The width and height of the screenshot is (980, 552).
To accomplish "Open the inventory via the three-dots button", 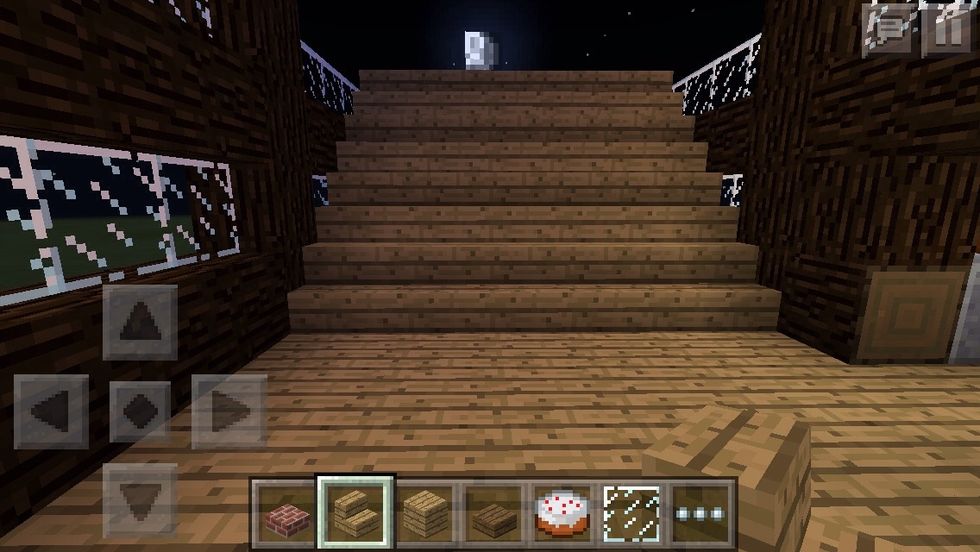I will tap(701, 510).
